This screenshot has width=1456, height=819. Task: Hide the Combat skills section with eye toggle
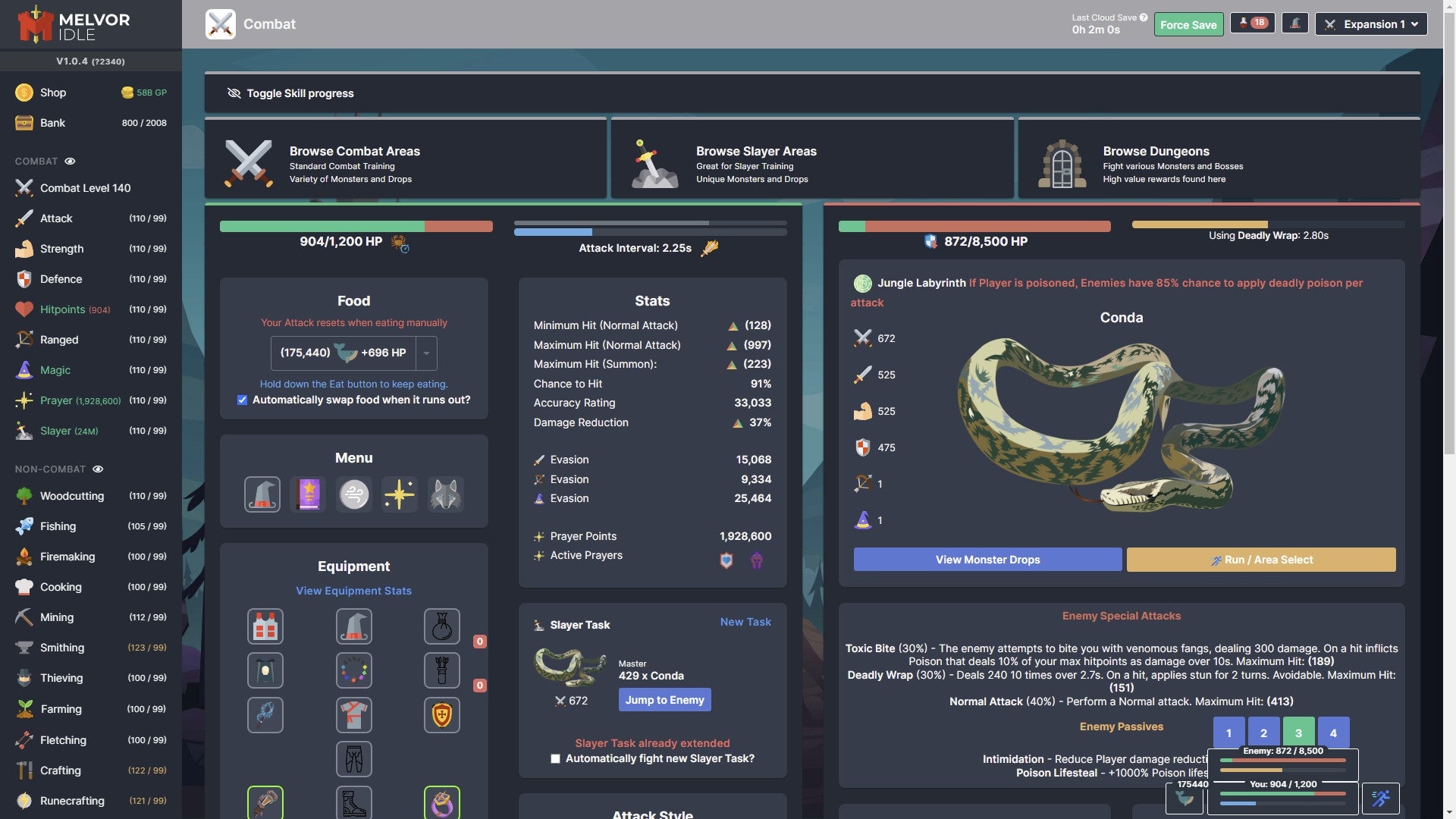coord(71,161)
